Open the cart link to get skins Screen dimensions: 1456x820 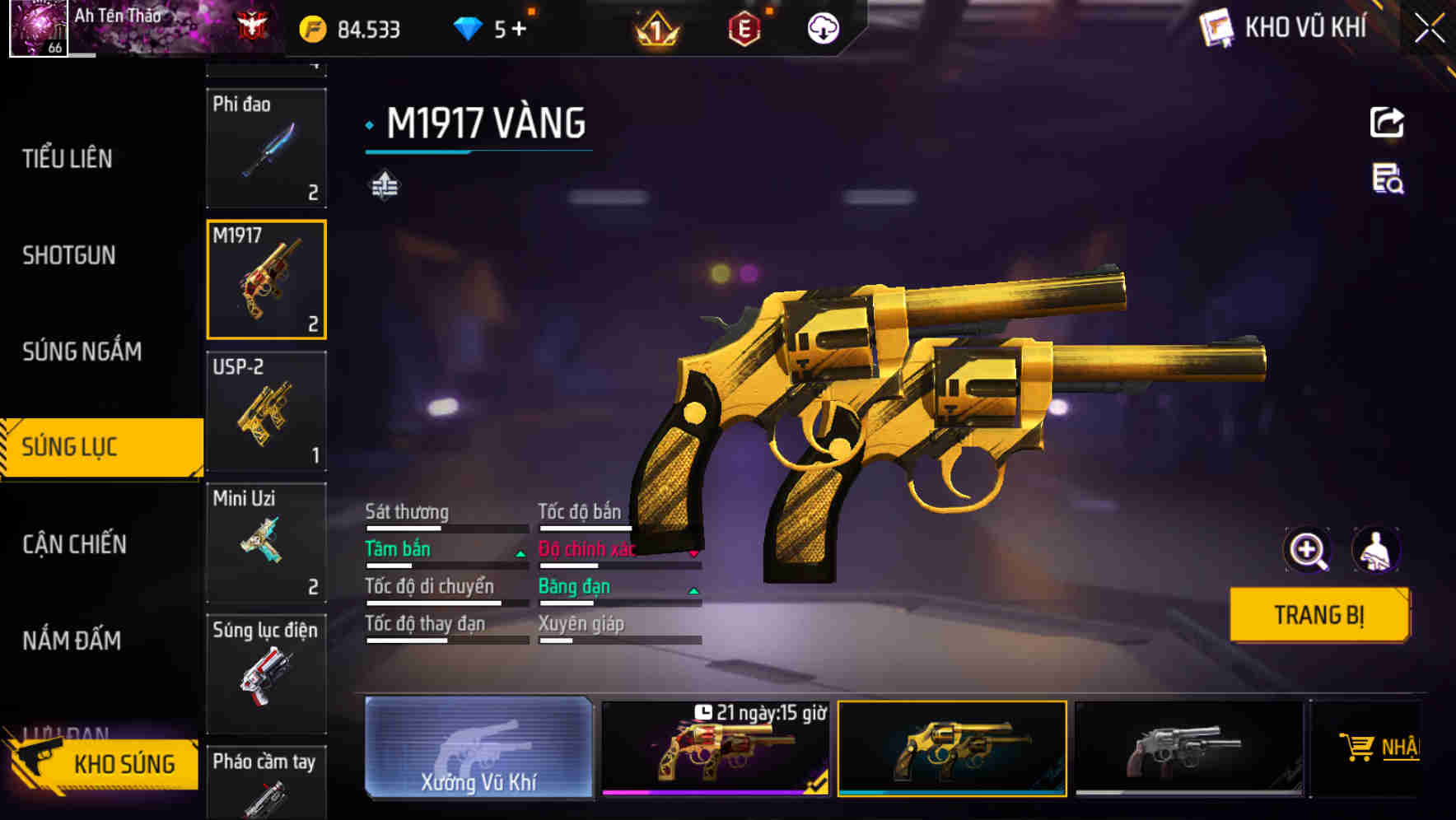1379,748
